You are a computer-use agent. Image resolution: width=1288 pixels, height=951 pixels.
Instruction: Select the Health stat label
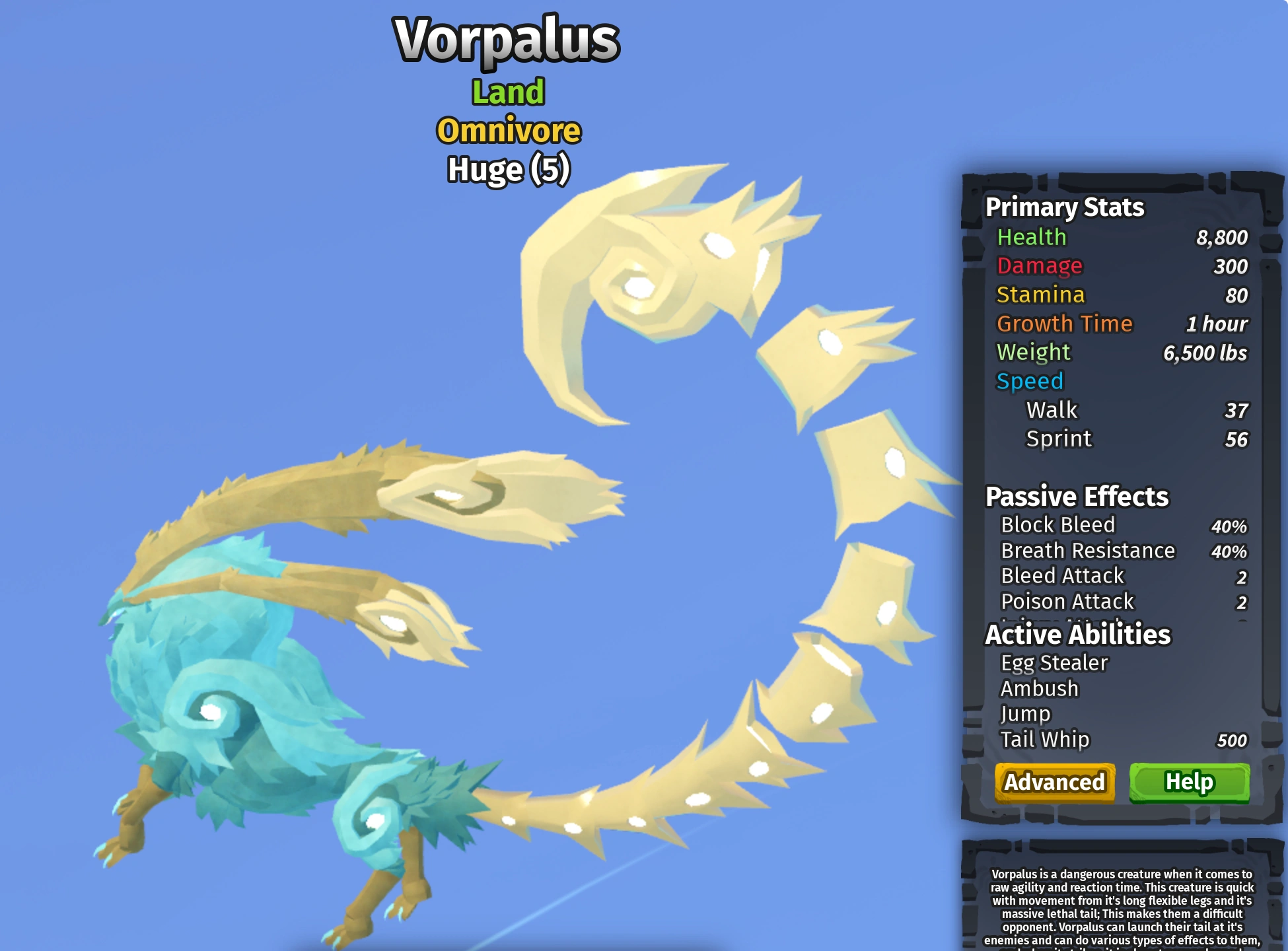click(x=1031, y=236)
